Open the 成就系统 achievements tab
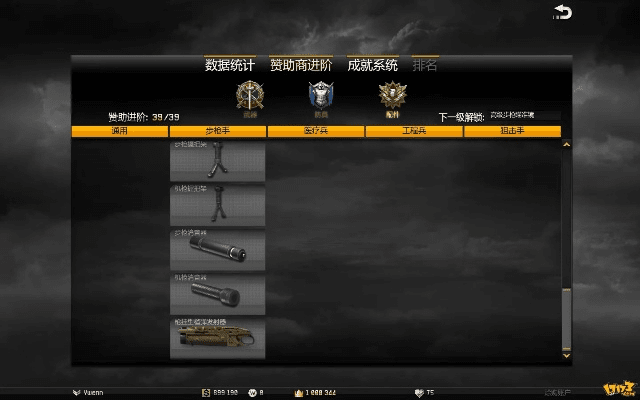This screenshot has width=640, height=400. point(372,65)
